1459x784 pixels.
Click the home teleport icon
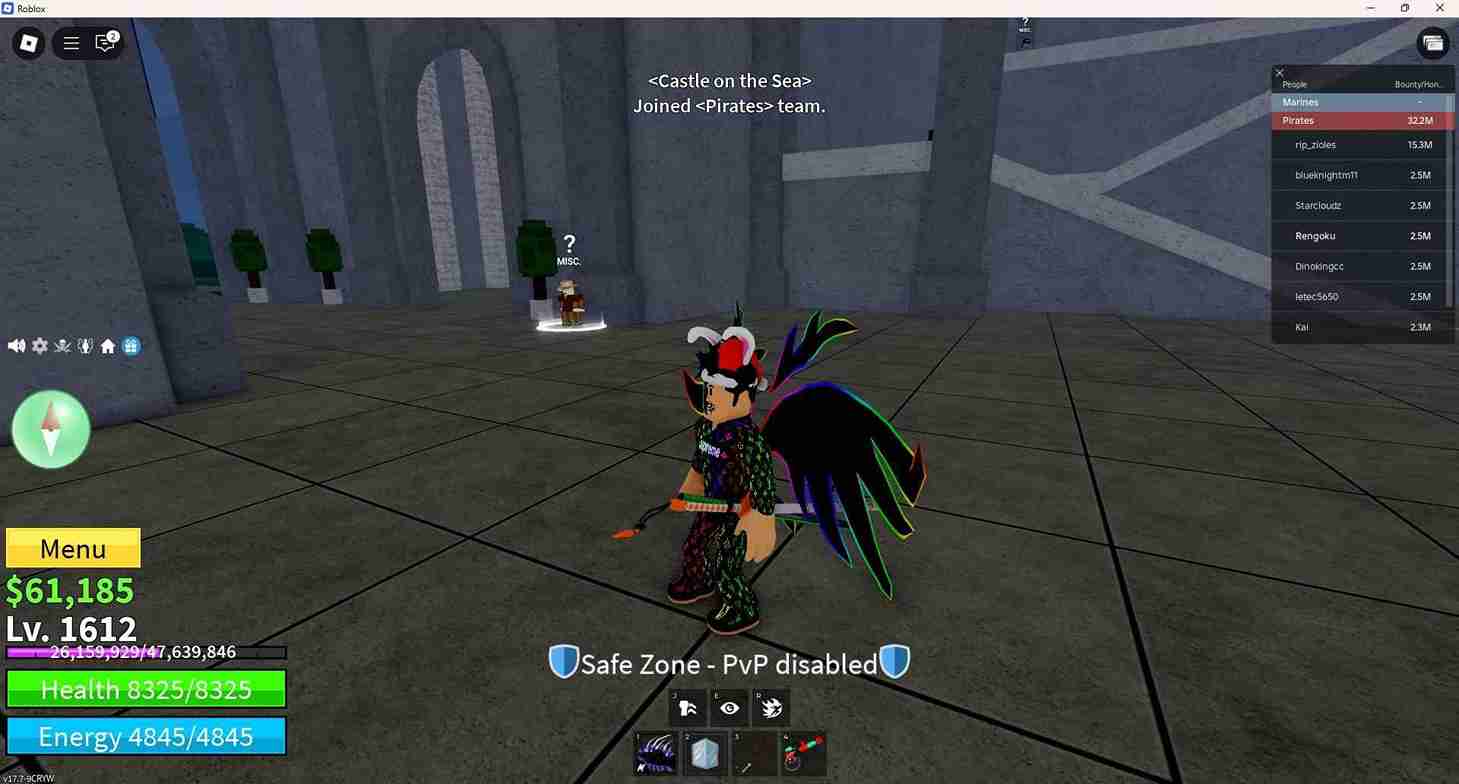108,345
